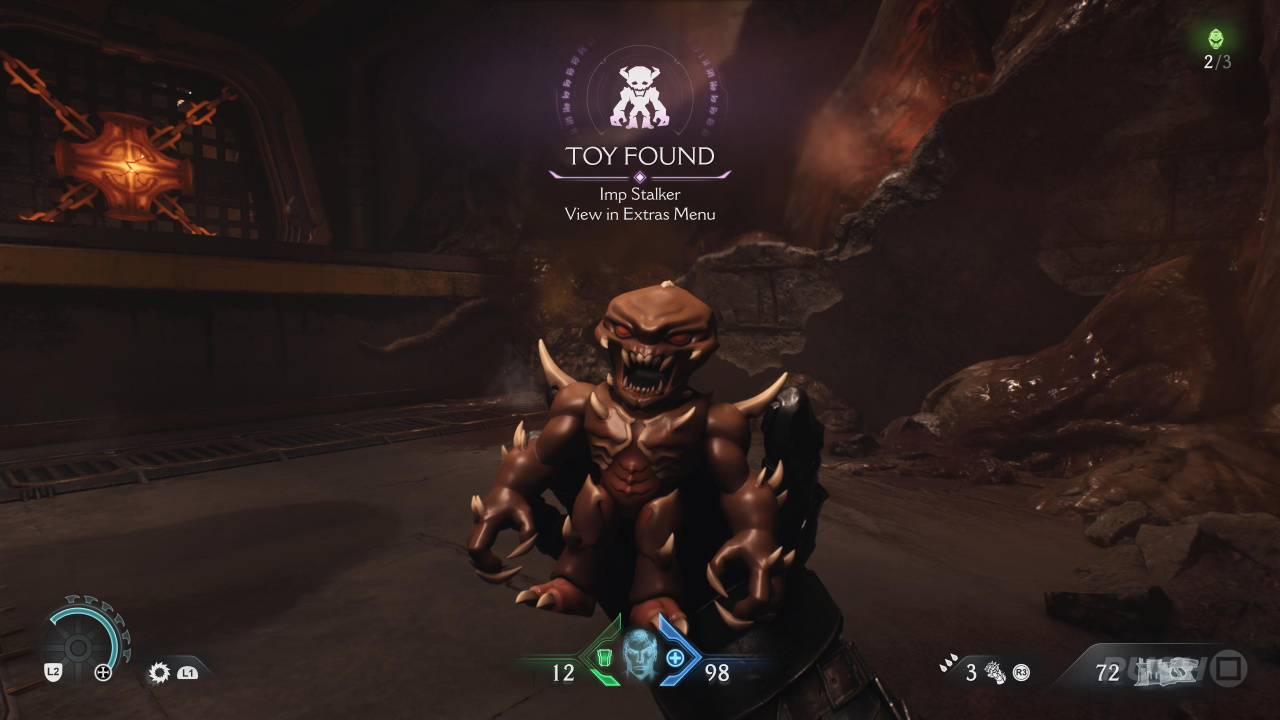Click the blue health cross icon
1280x720 pixels.
point(675,657)
